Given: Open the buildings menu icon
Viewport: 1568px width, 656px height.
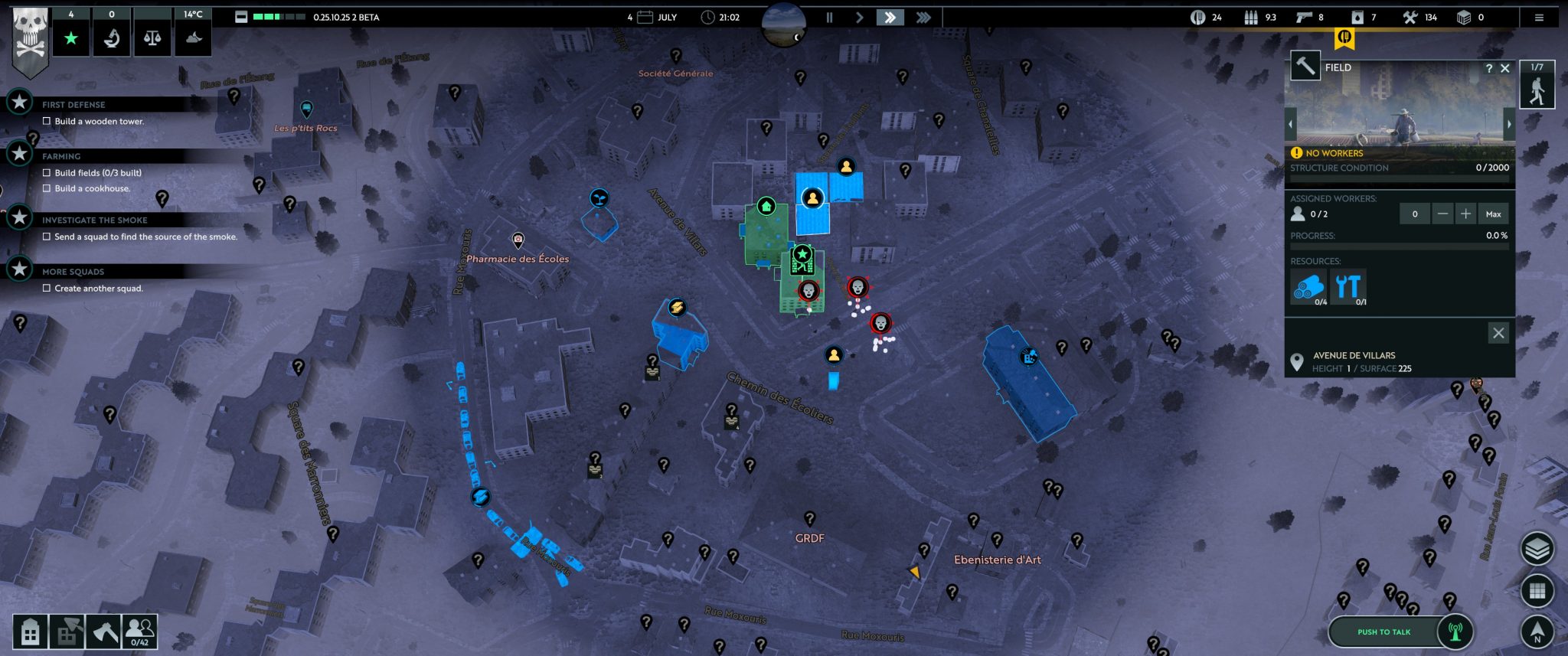Looking at the screenshot, I should [x=31, y=632].
